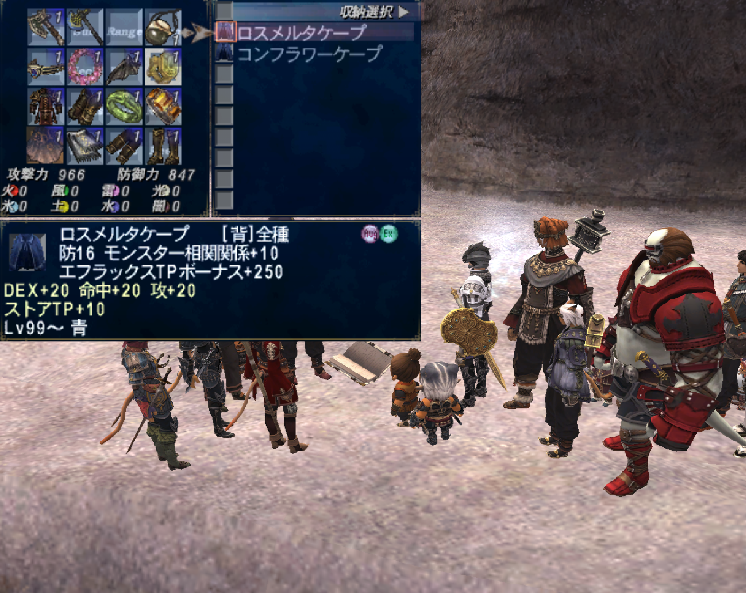
Task: Select the waist belt slot
Action: click(x=85, y=144)
